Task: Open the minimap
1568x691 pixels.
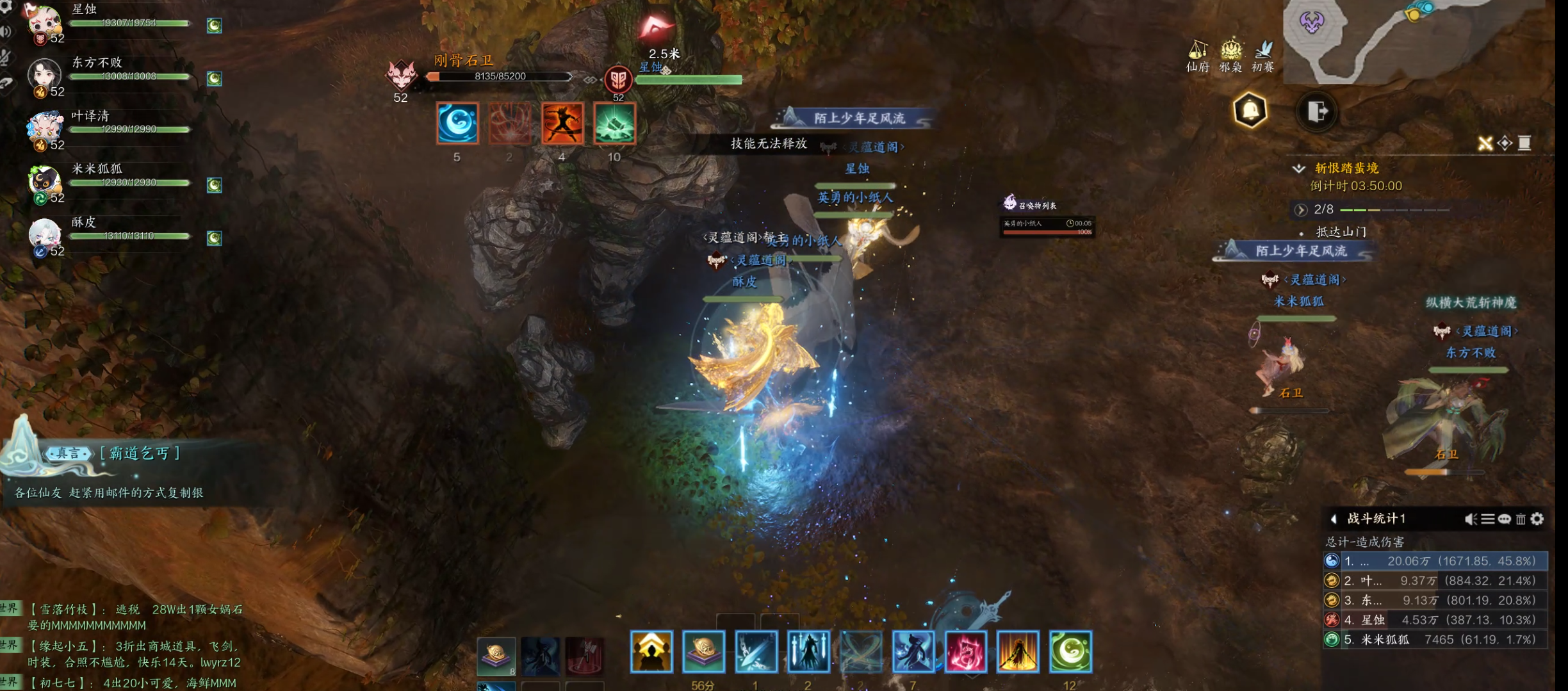Action: [x=1409, y=38]
